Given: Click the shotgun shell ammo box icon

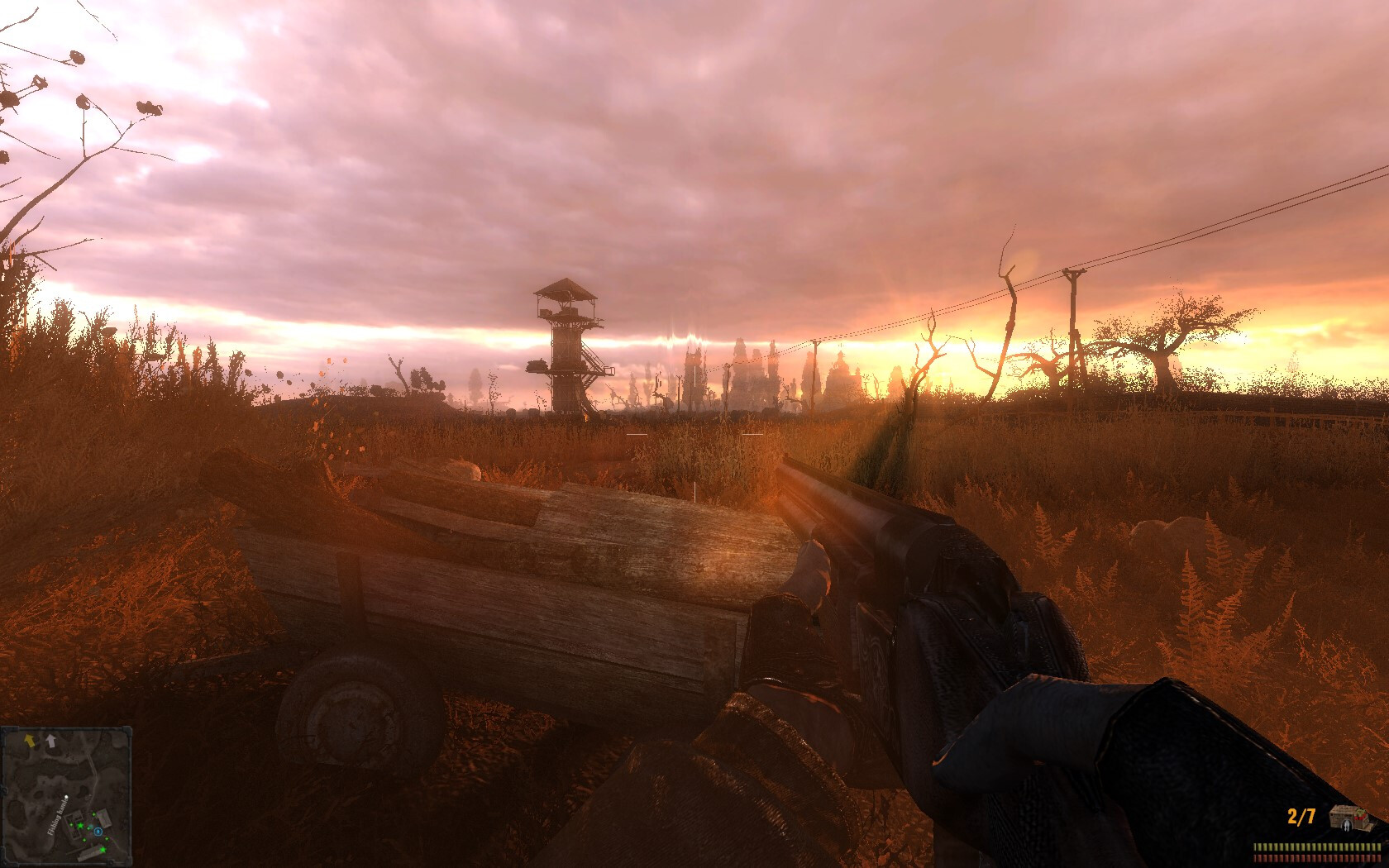Looking at the screenshot, I should point(1348,818).
